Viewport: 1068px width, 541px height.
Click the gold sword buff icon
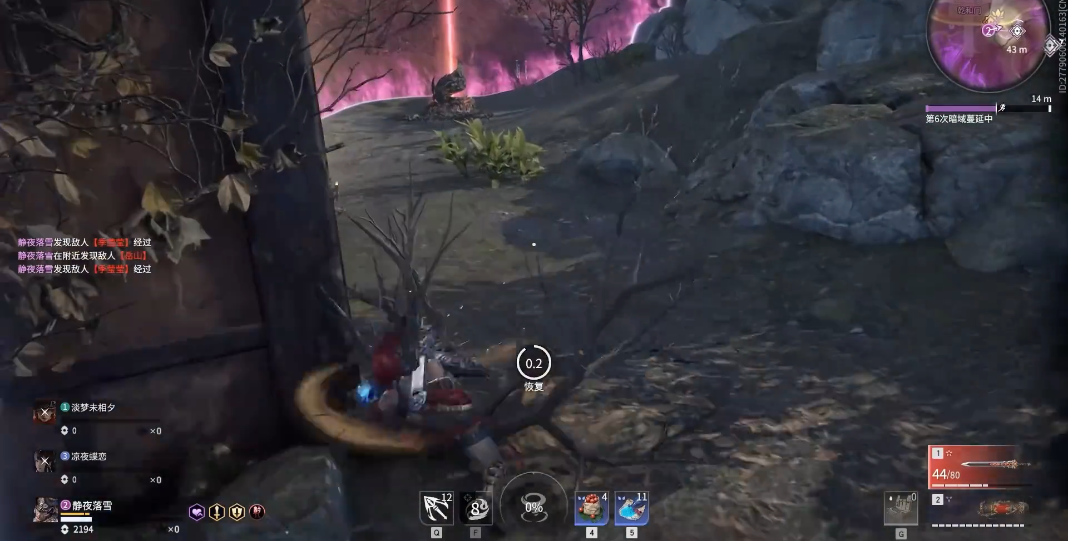[x=217, y=511]
